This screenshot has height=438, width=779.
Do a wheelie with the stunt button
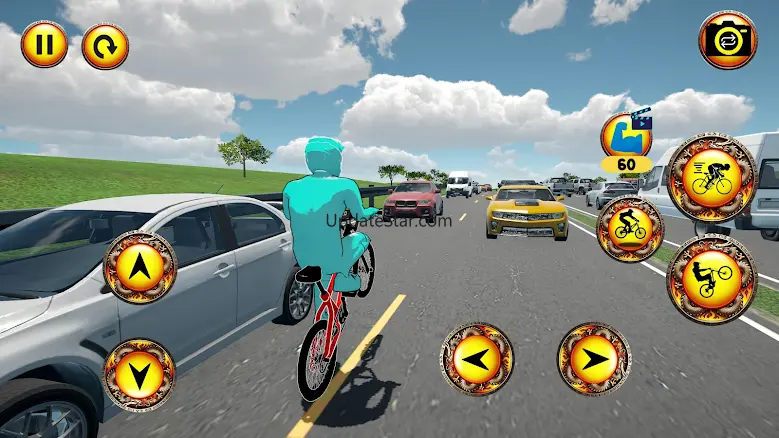pyautogui.click(x=712, y=279)
